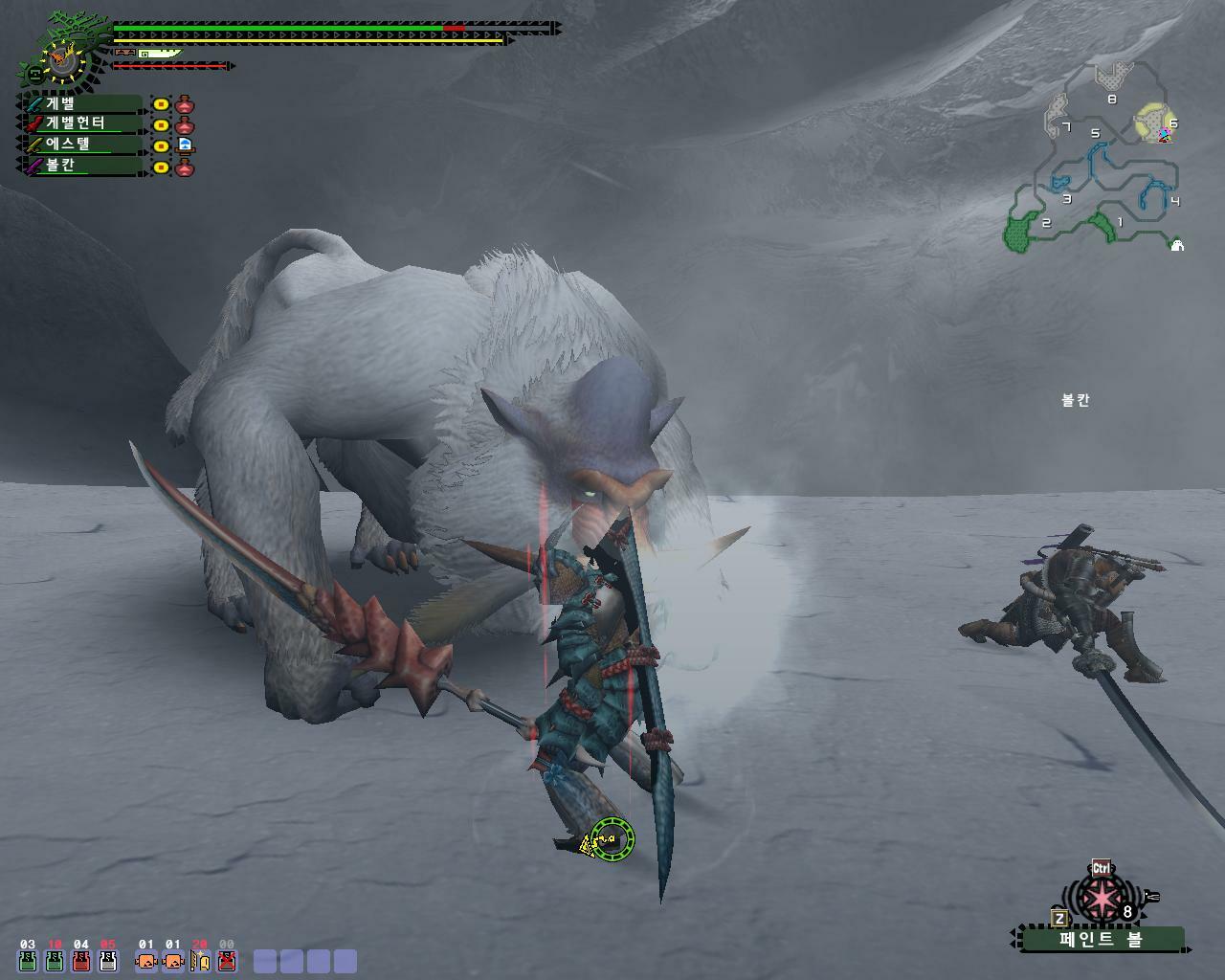This screenshot has height=980, width=1225.
Task: Click the weapon sharpness gauge
Action: point(158,54)
